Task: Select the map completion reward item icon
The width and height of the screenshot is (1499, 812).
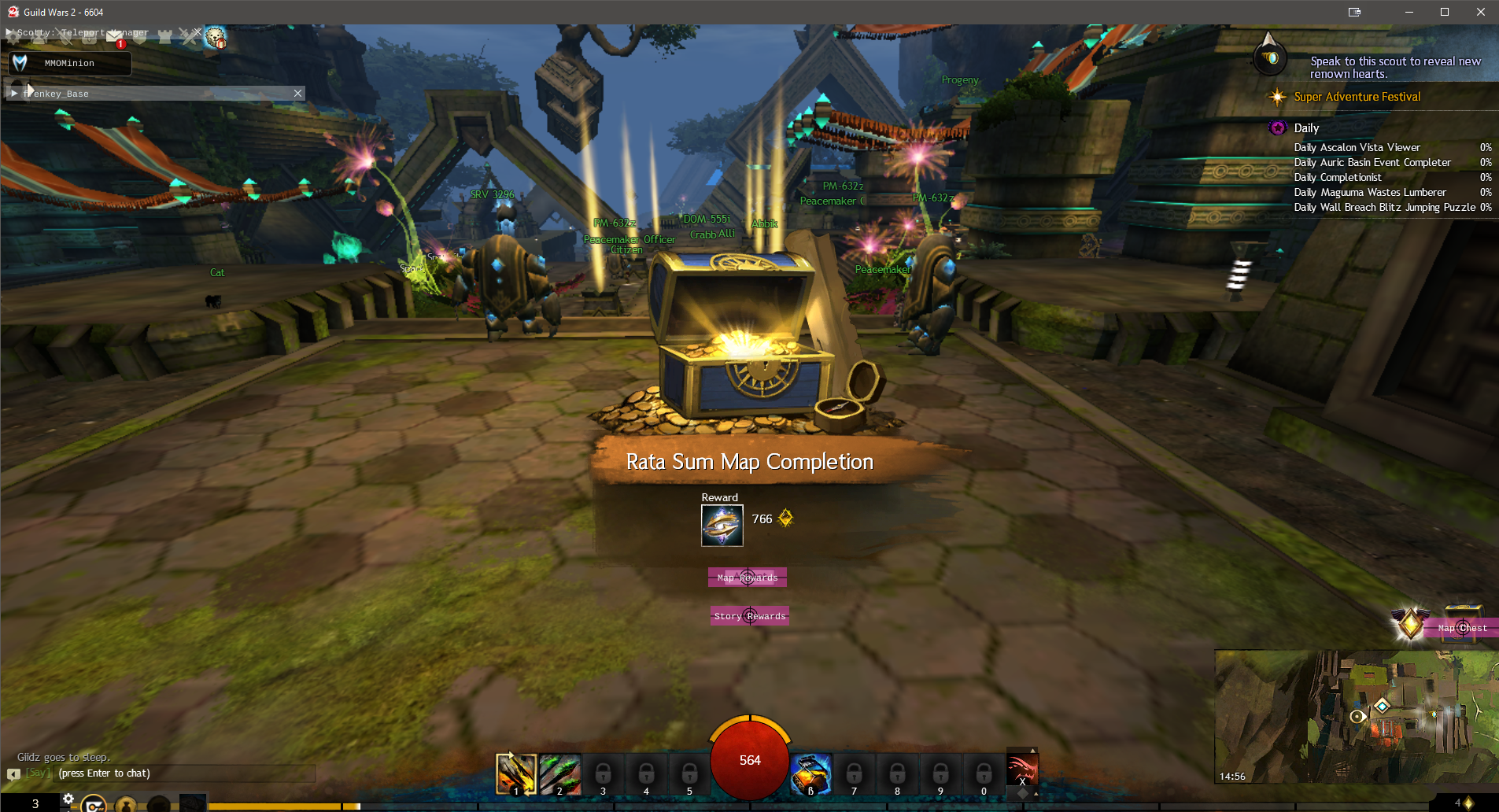Action: [722, 526]
